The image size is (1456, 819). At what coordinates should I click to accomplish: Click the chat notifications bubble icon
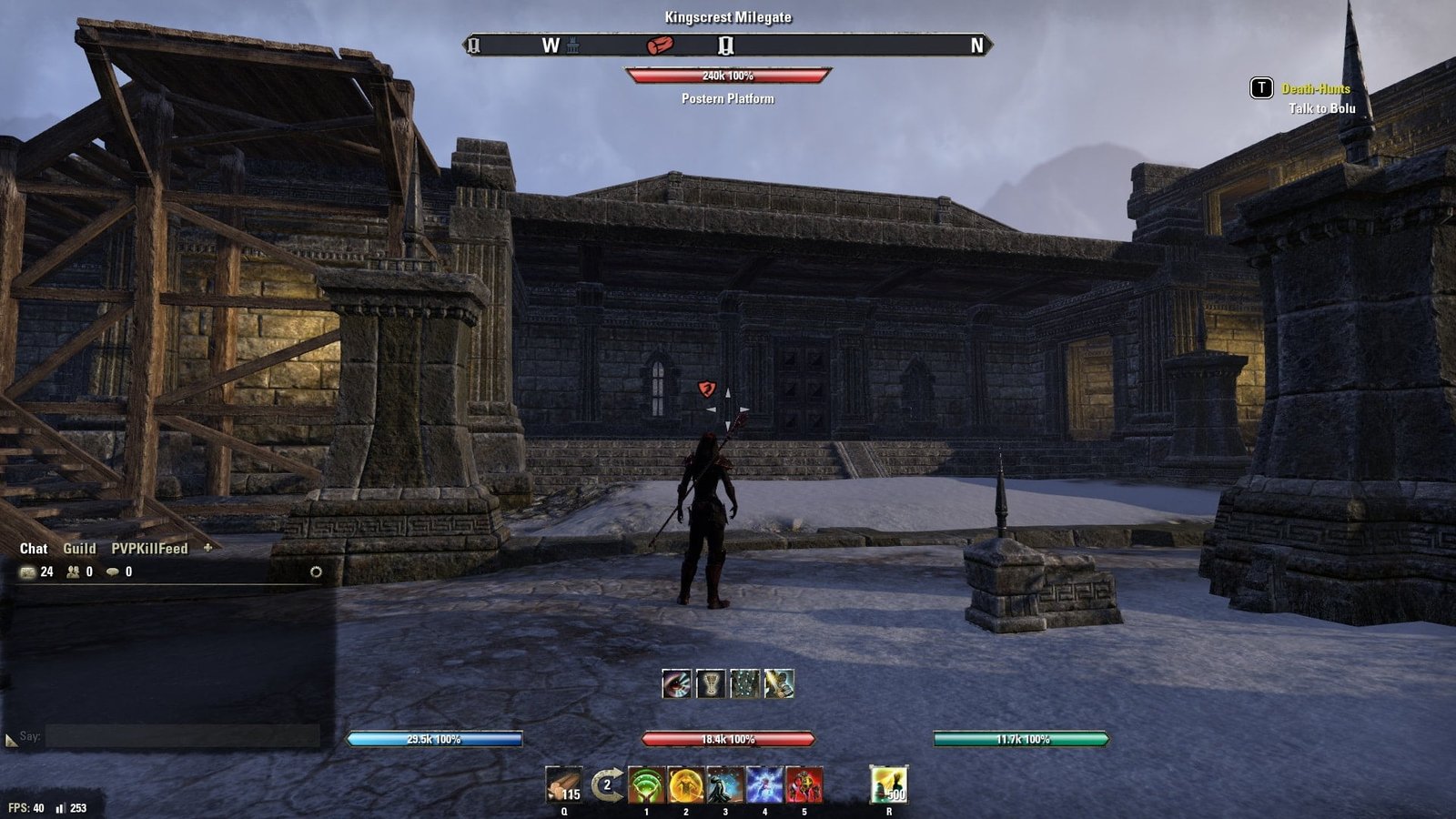pyautogui.click(x=113, y=572)
